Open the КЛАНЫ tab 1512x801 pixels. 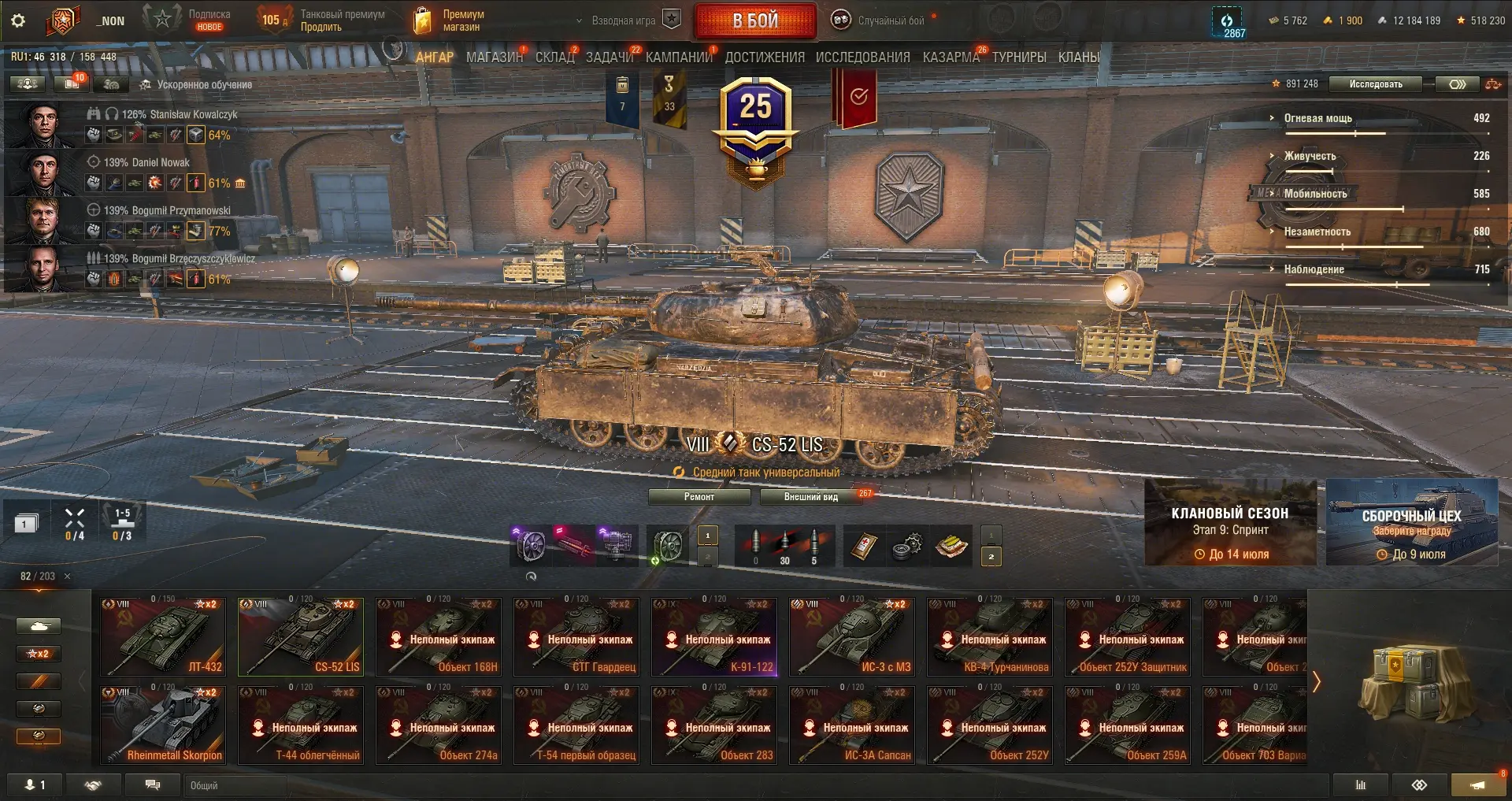pos(1078,57)
